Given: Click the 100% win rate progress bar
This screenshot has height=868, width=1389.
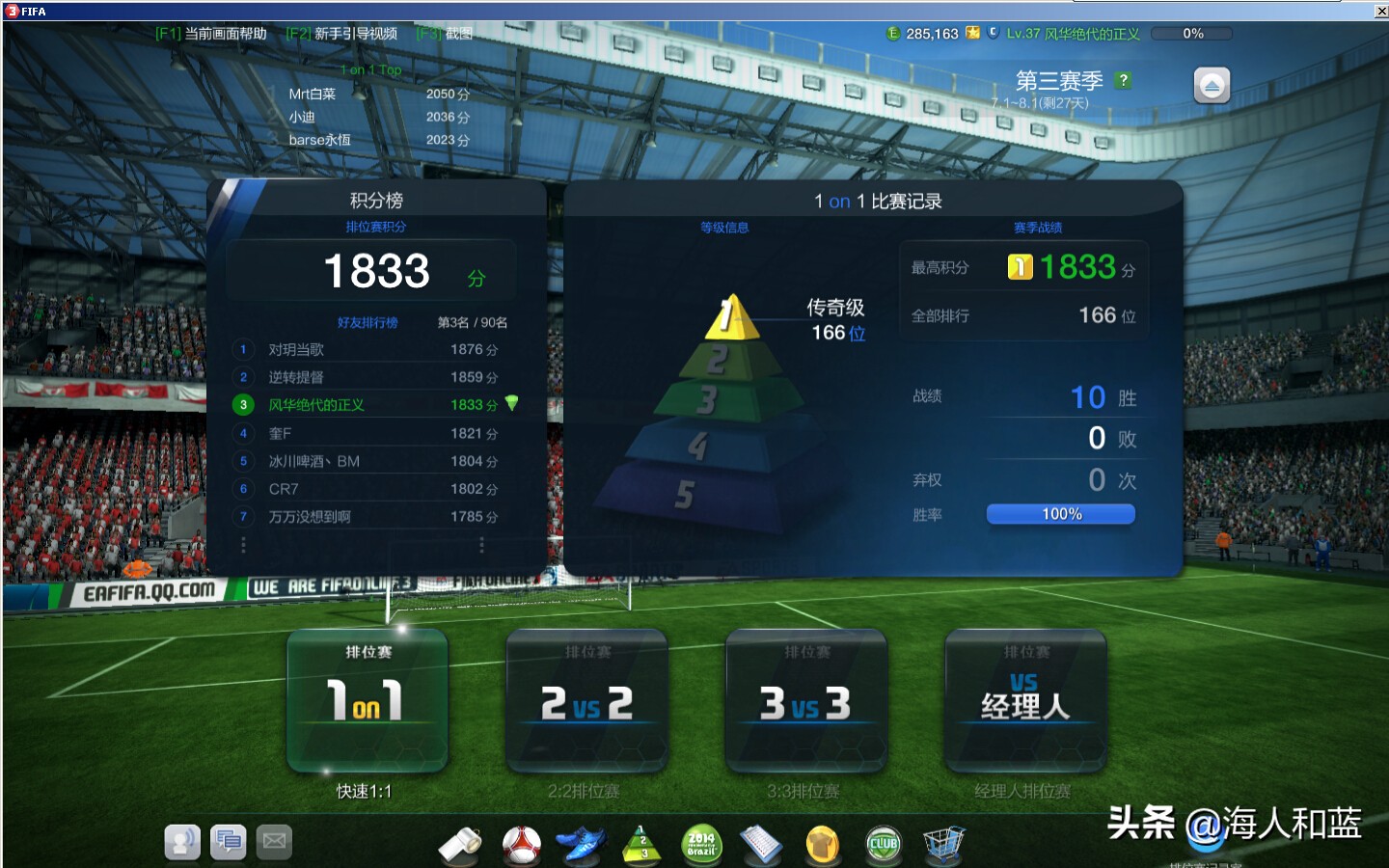Looking at the screenshot, I should (1059, 513).
